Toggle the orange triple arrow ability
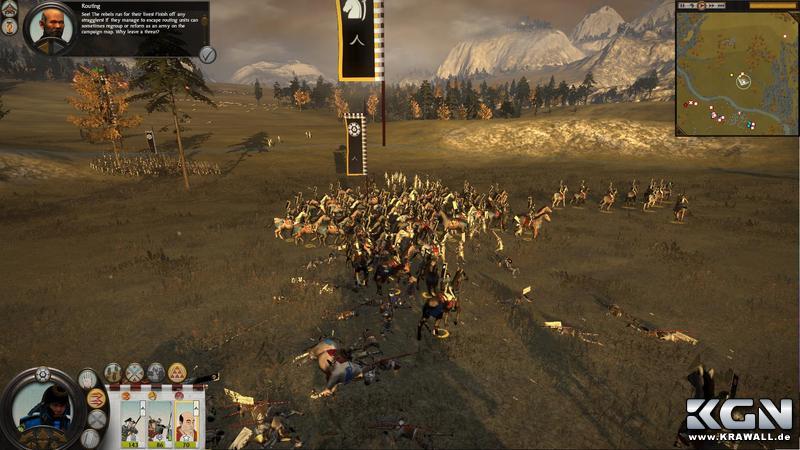Viewport: 800px width, 450px height. point(97,400)
